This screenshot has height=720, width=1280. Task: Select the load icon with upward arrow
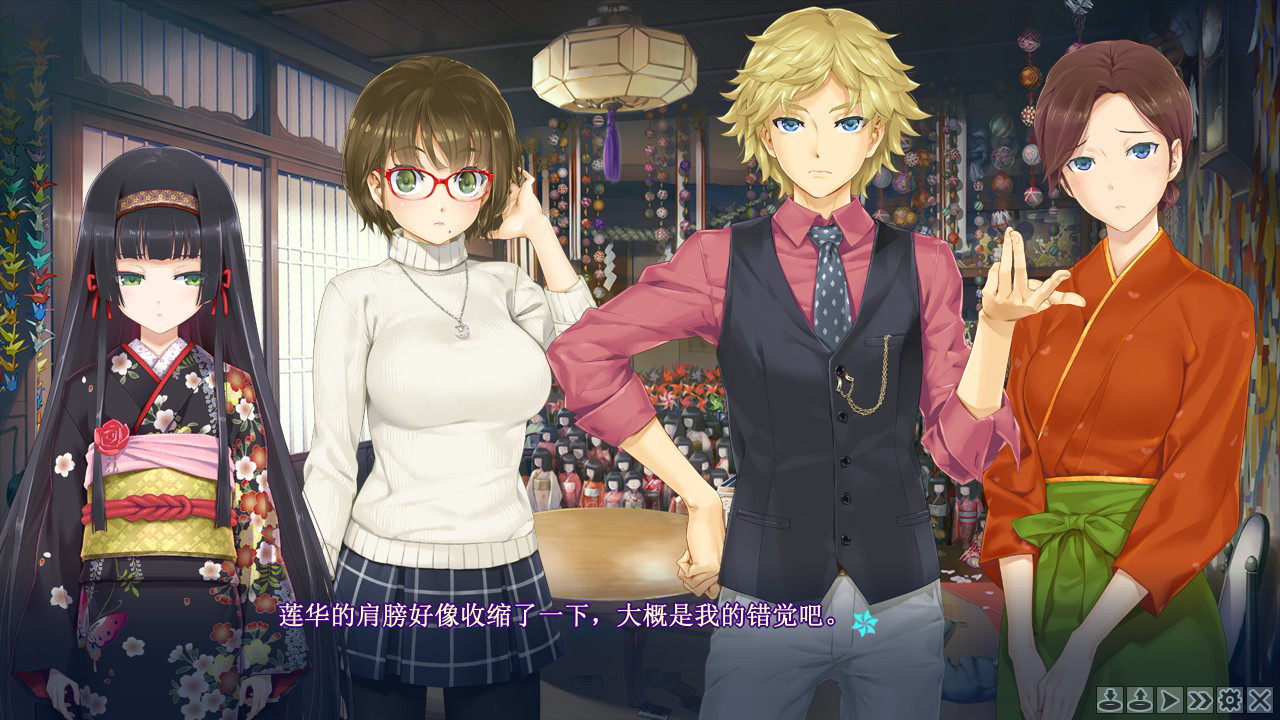pos(1138,700)
